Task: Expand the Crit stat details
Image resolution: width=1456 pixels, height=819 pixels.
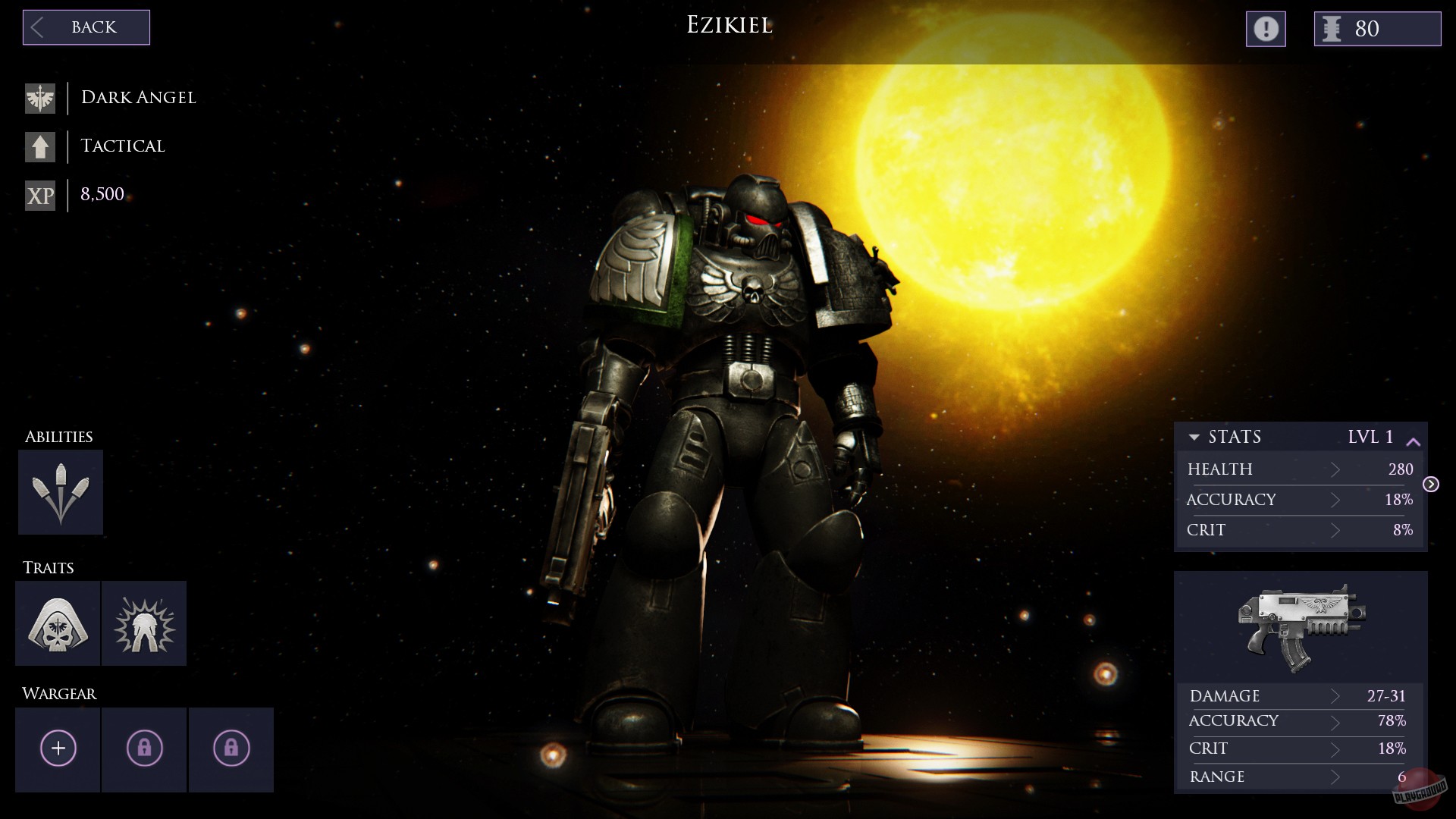Action: click(x=1335, y=530)
